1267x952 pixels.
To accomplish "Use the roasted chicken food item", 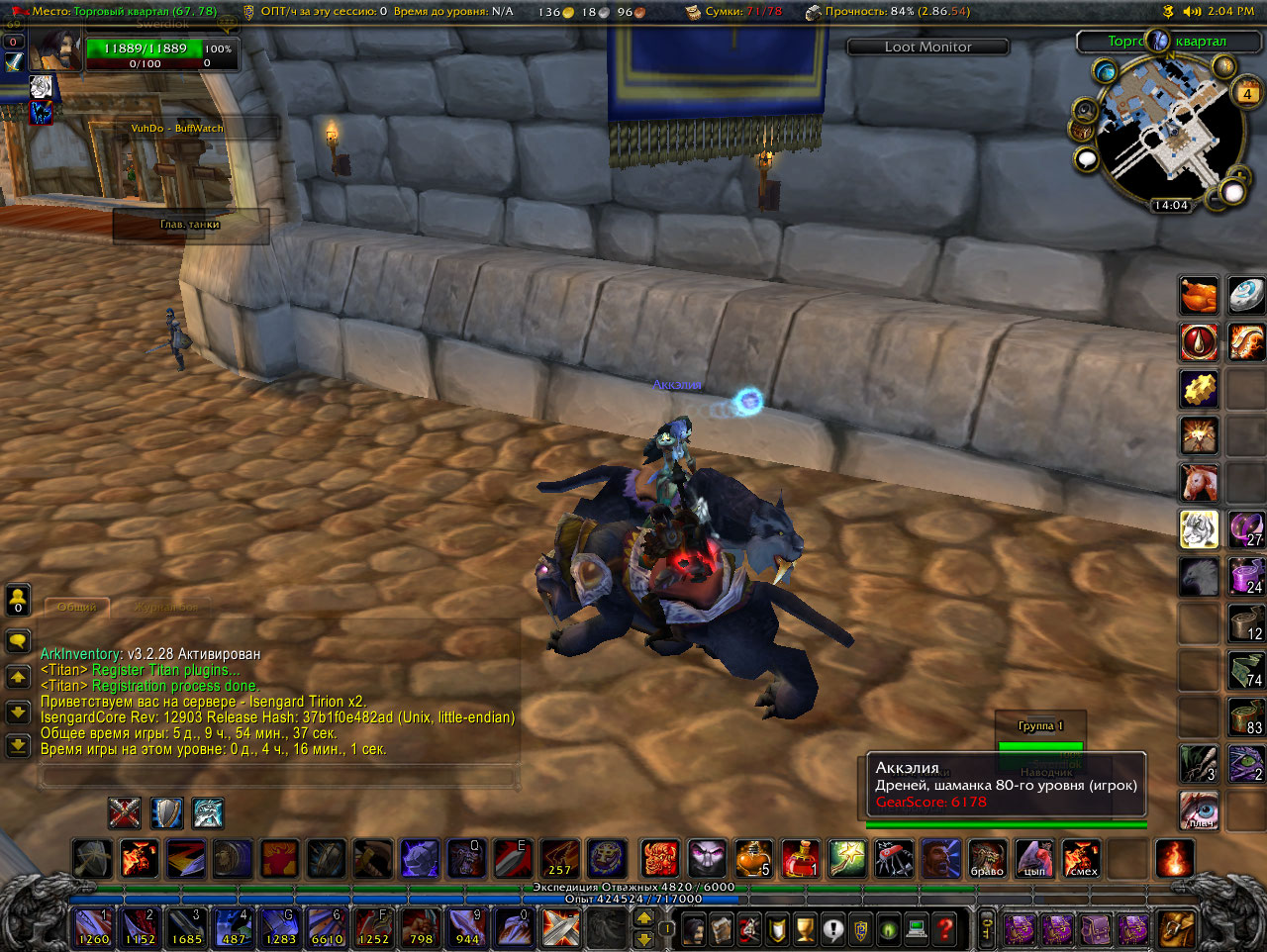I will pyautogui.click(x=1199, y=295).
